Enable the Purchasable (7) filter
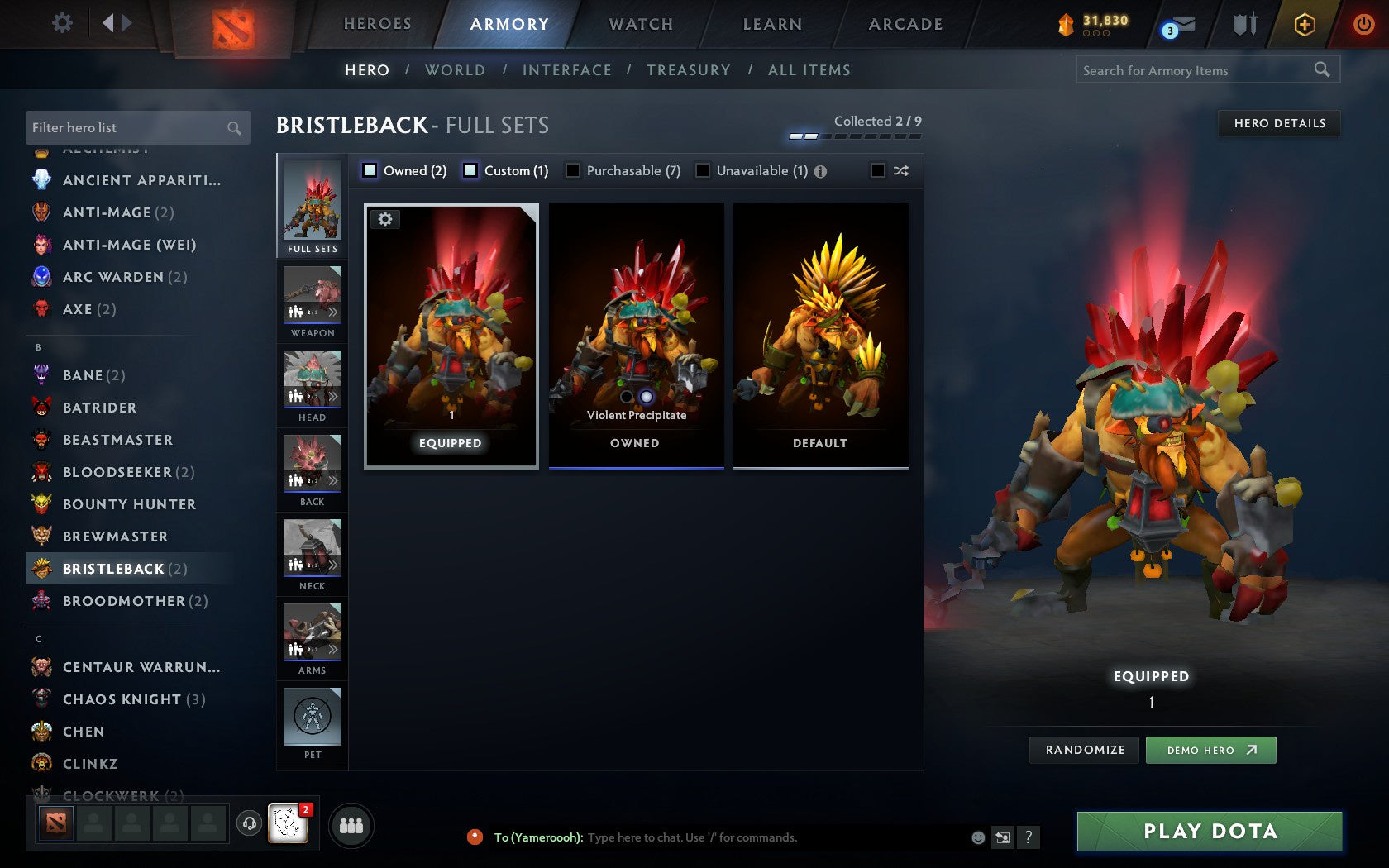Screen dimensions: 1389x868 (x=572, y=170)
